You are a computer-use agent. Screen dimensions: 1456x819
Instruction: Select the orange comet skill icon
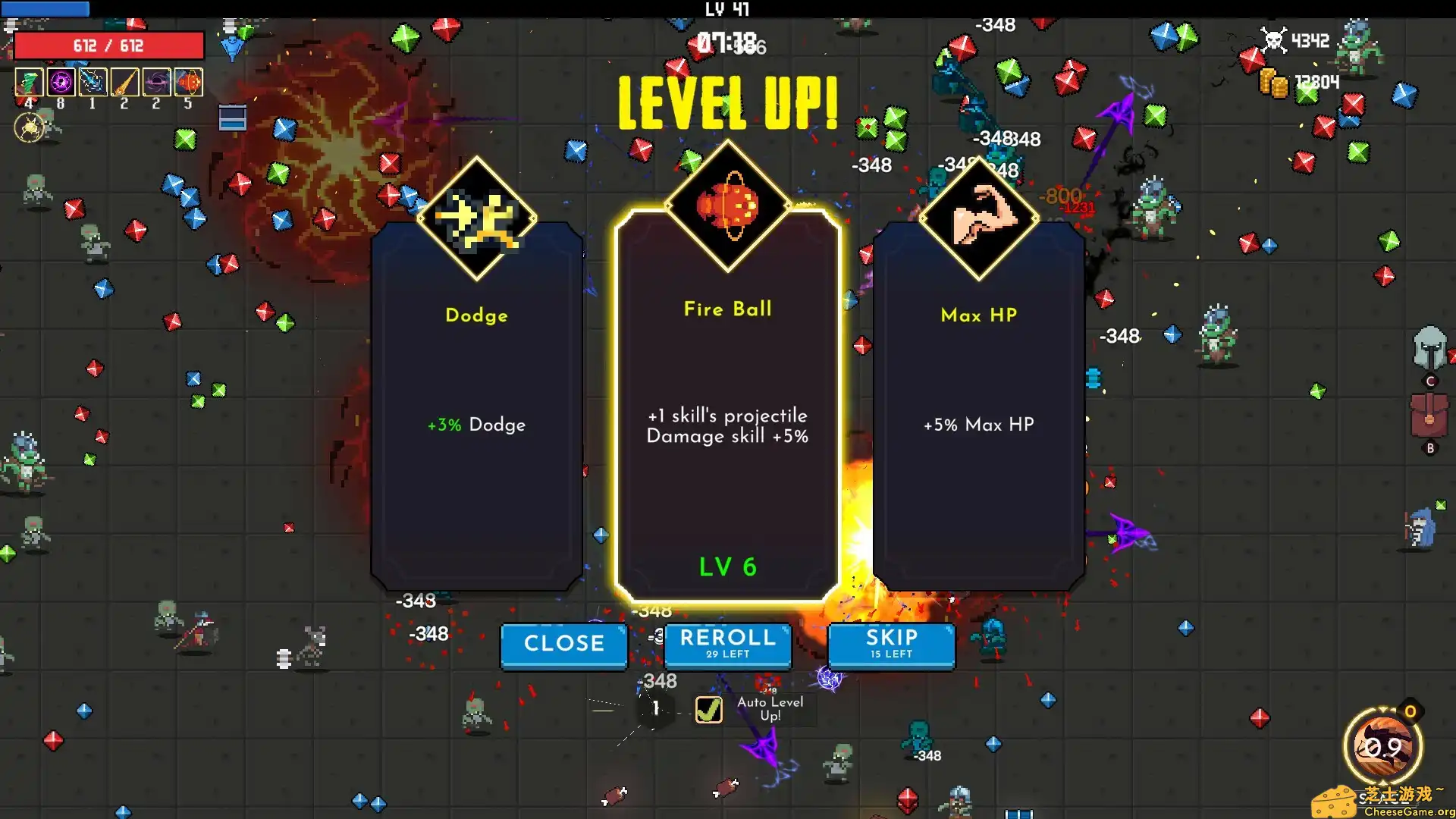click(x=125, y=82)
